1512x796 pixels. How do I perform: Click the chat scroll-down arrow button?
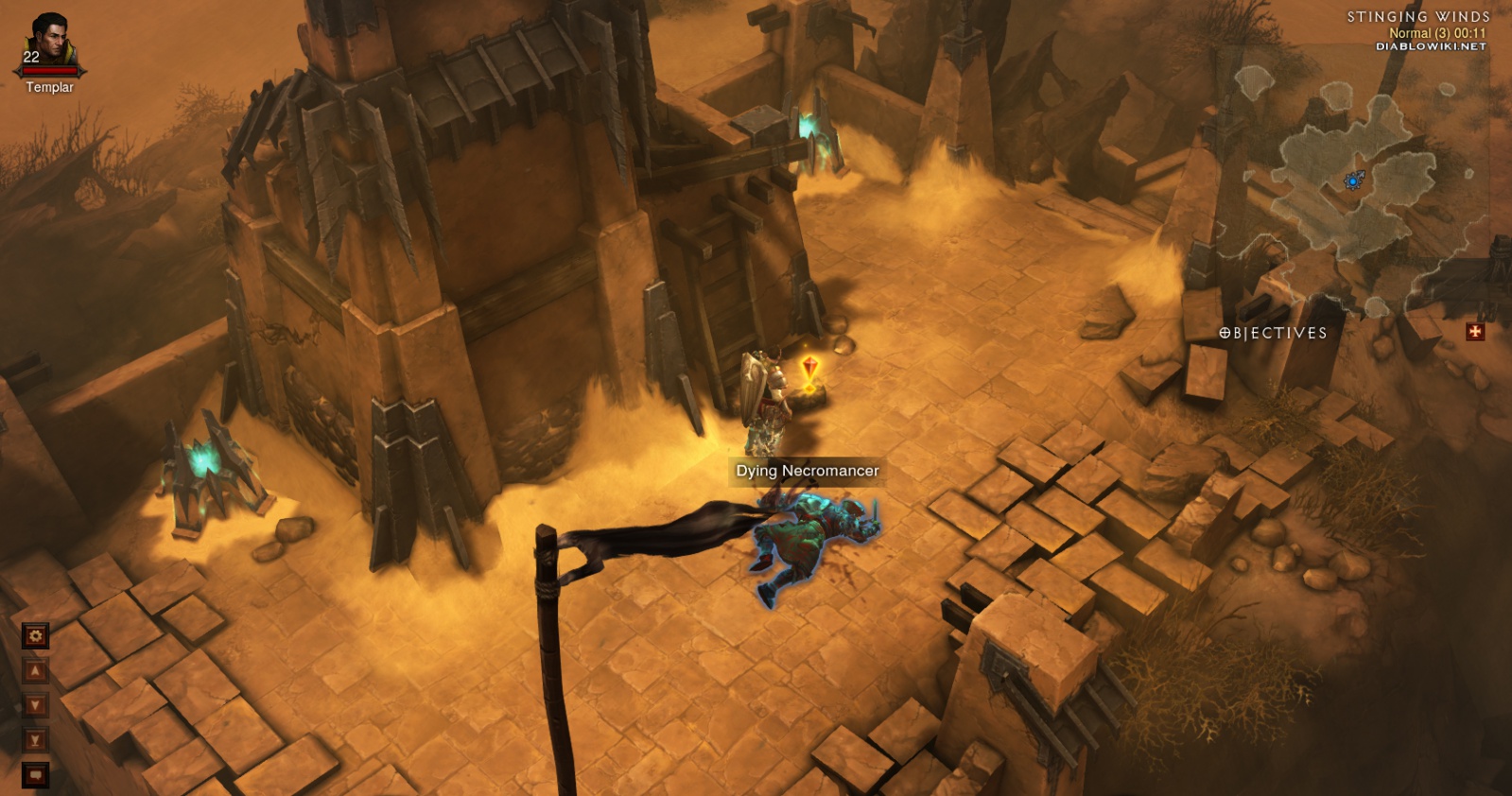(x=35, y=705)
